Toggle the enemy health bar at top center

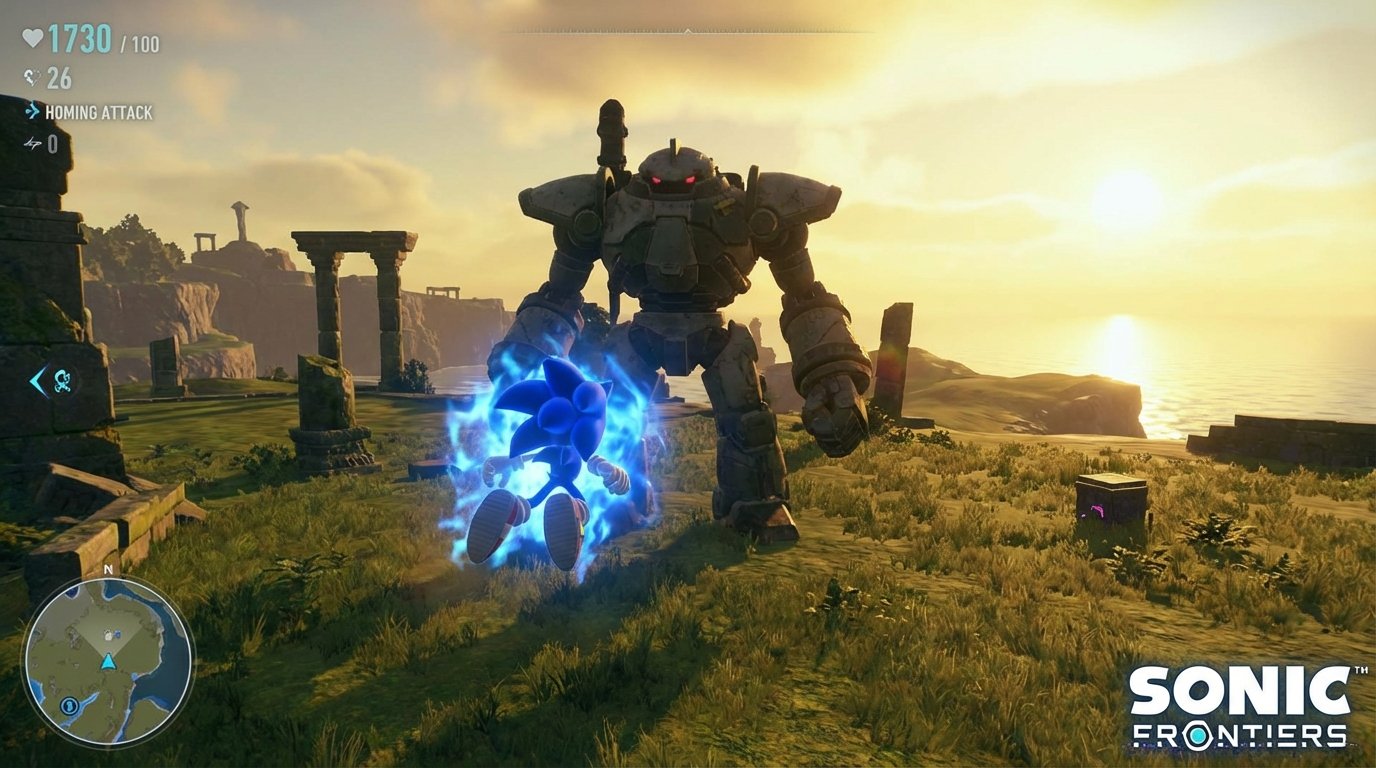[x=688, y=33]
